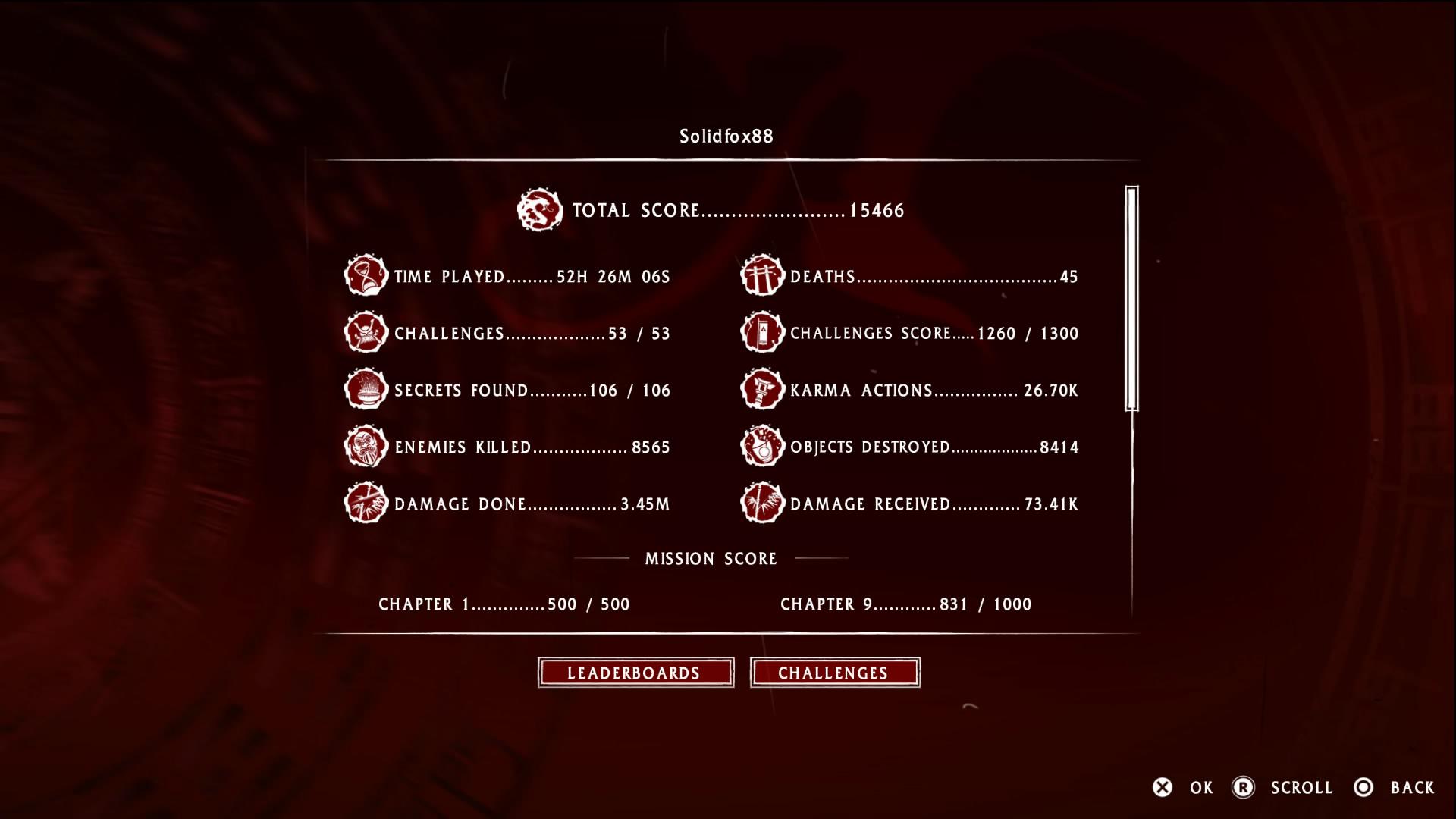Click the Deaths torii gate icon
The image size is (1456, 819).
(x=761, y=276)
